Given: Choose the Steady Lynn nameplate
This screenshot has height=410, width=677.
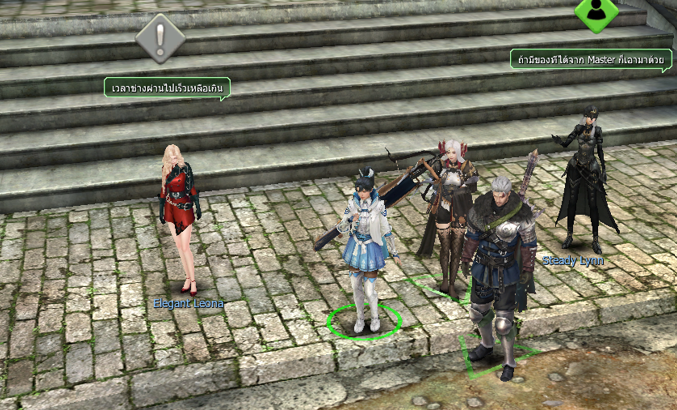Looking at the screenshot, I should 573,261.
